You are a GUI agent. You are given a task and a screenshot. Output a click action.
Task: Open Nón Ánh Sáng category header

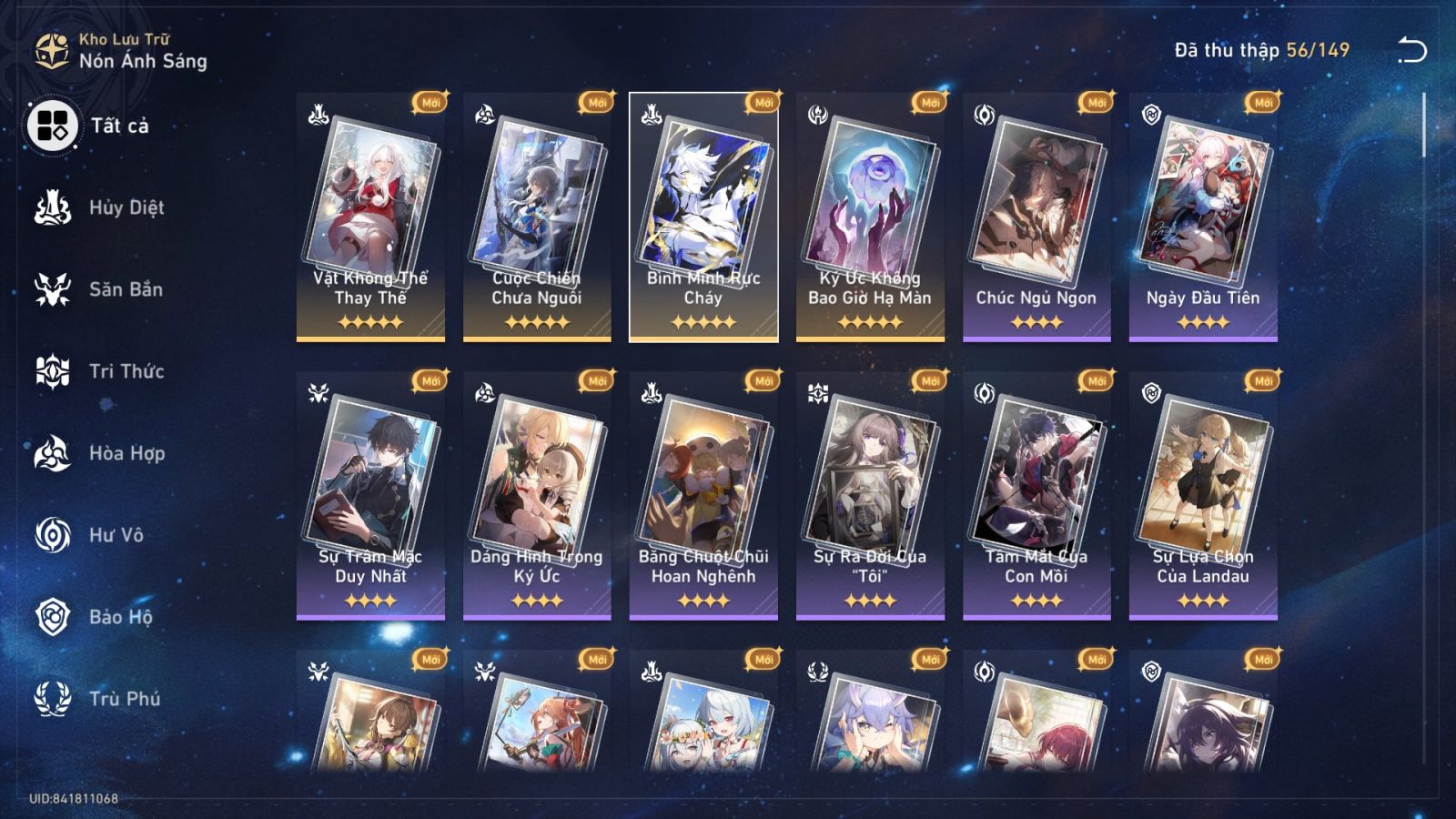tap(141, 63)
